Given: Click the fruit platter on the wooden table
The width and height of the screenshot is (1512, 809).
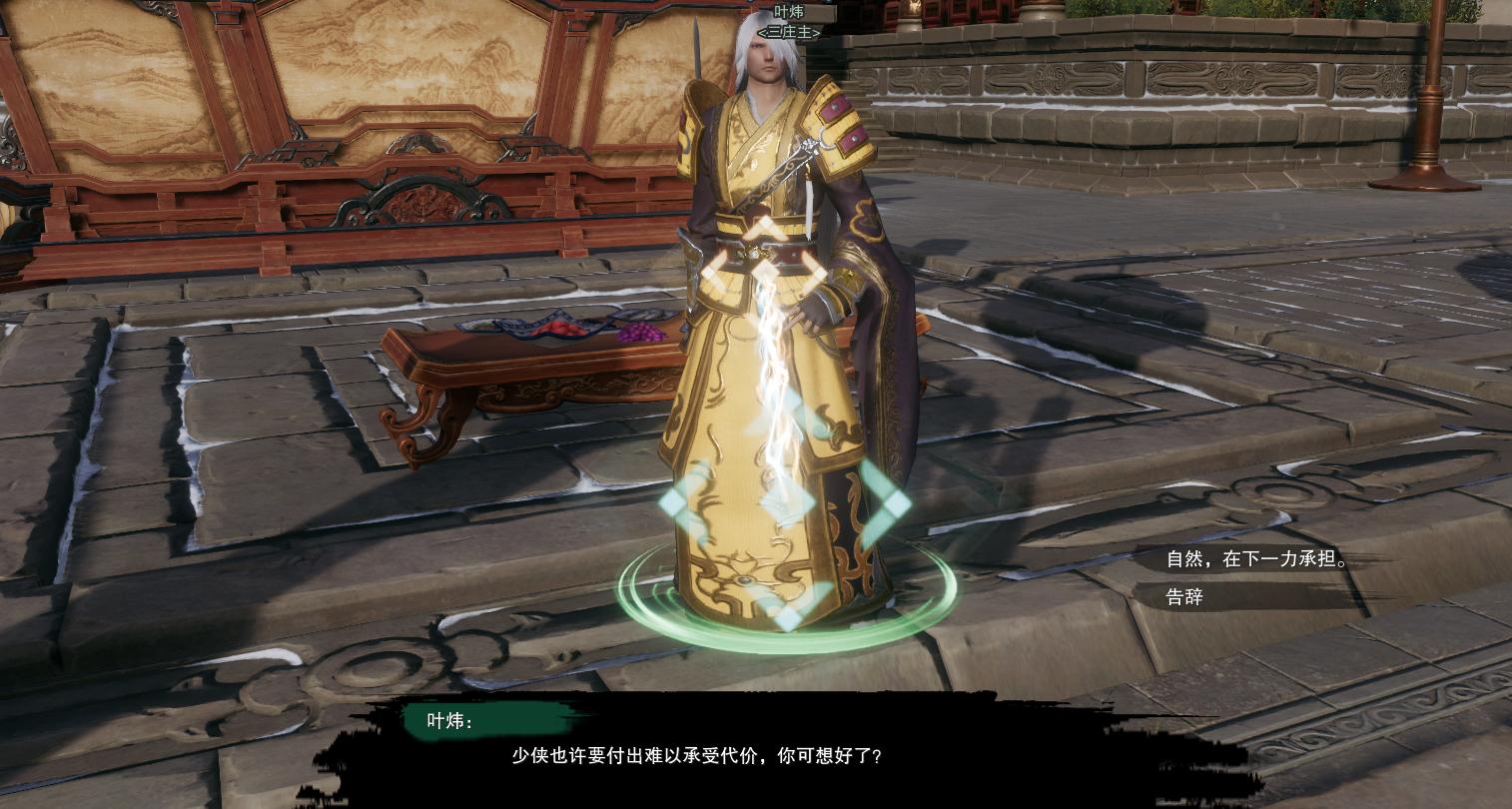Looking at the screenshot, I should (x=554, y=330).
